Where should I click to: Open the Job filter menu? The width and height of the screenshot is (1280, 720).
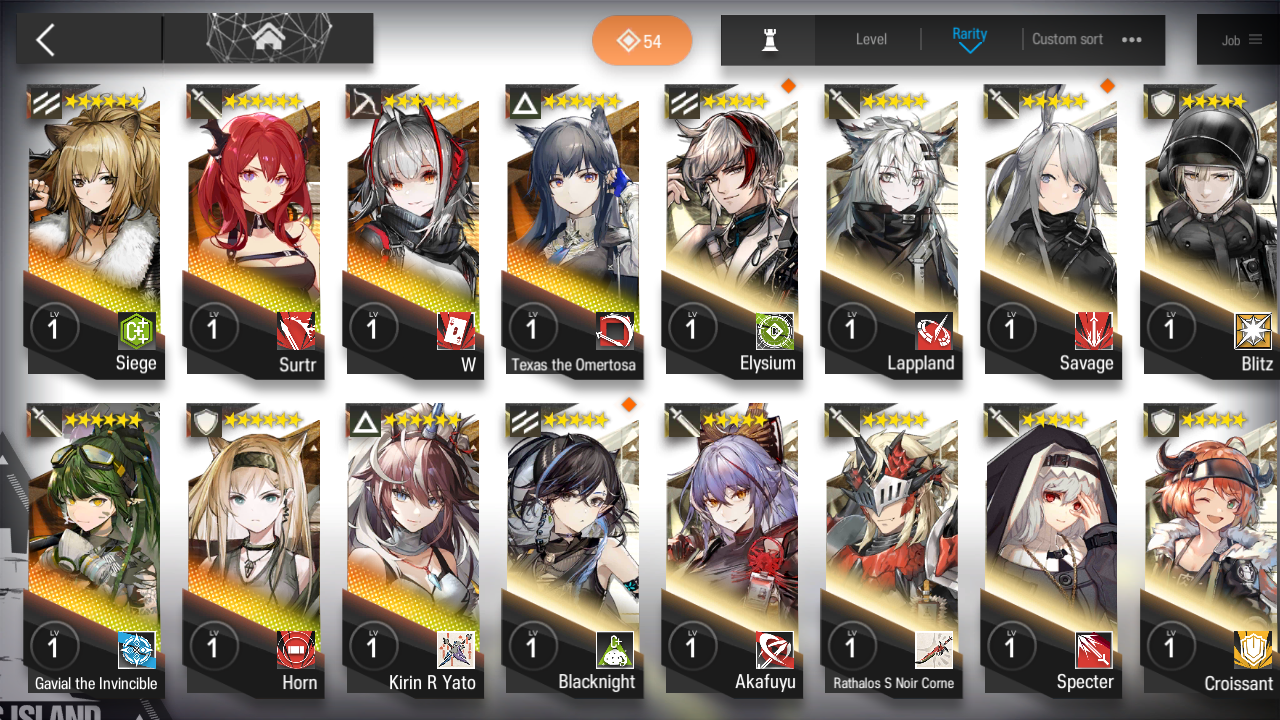(x=1240, y=40)
